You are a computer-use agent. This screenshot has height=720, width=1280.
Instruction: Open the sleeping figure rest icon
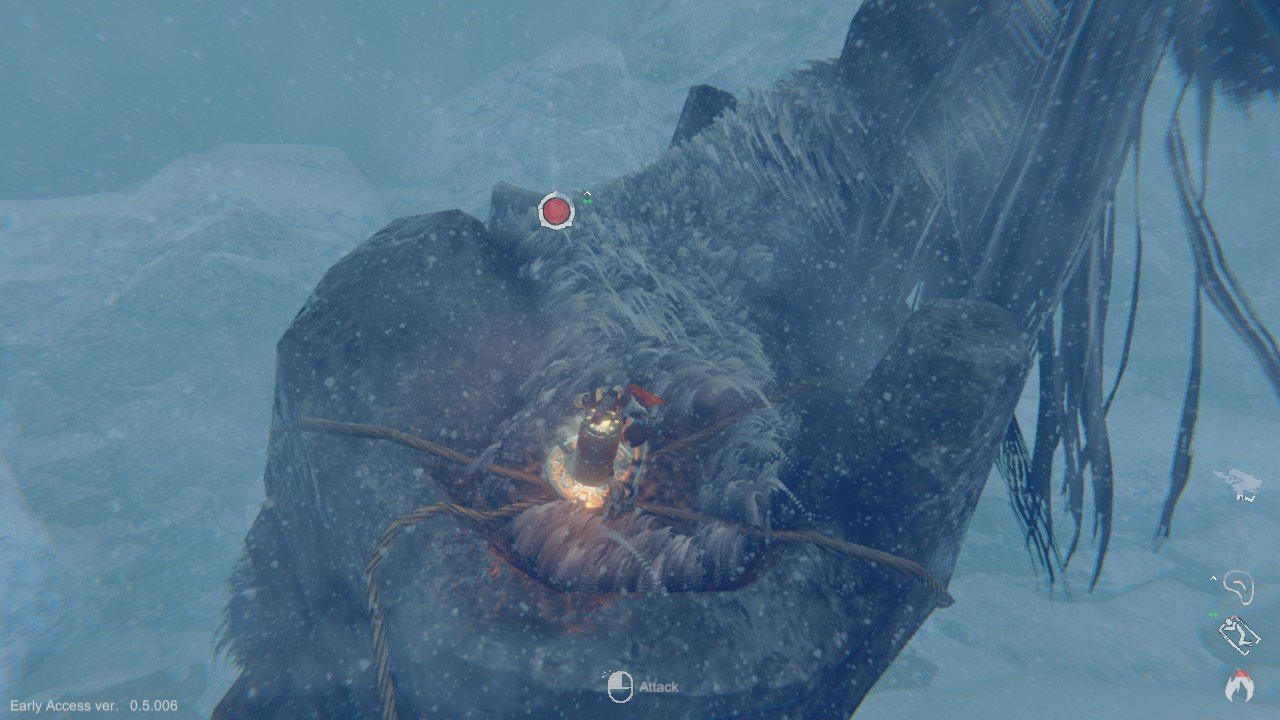click(1238, 634)
